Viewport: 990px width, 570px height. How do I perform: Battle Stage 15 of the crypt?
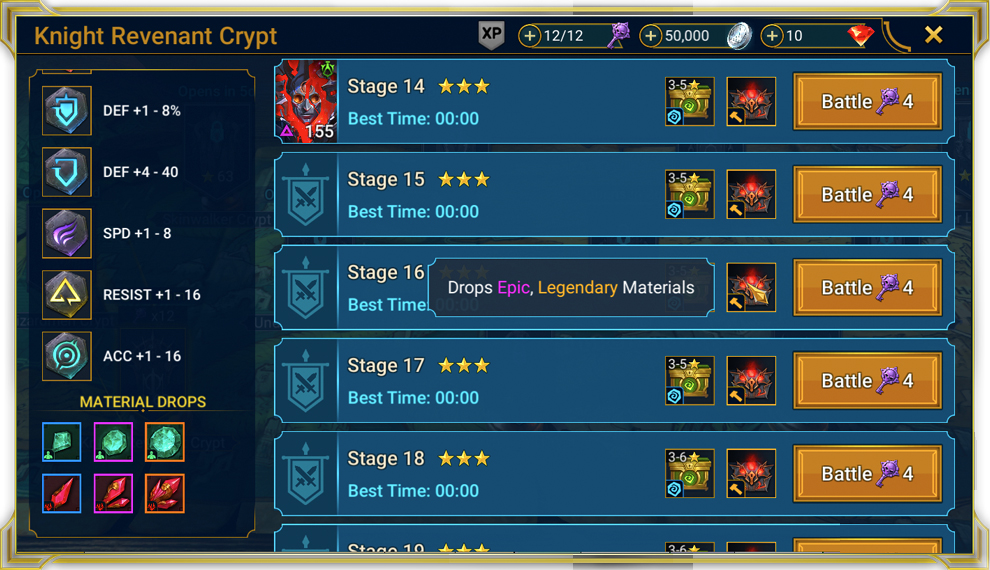point(867,194)
